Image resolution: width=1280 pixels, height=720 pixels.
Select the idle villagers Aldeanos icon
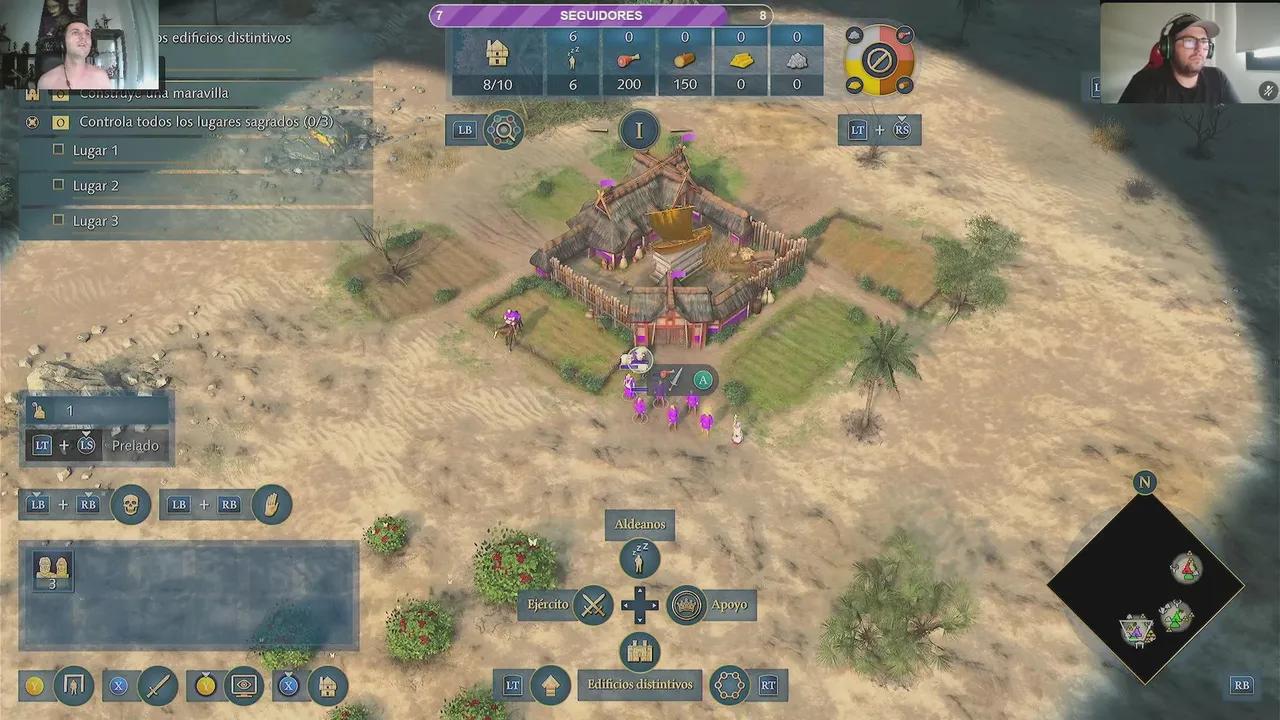639,559
